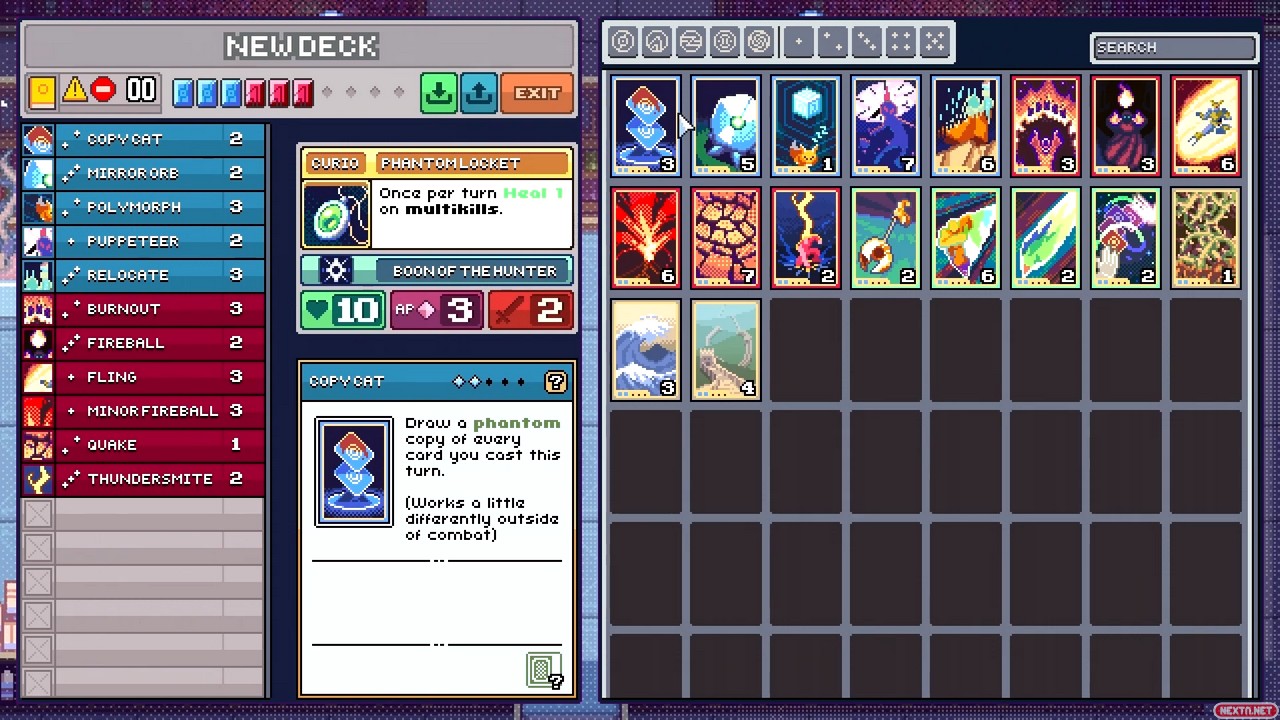This screenshot has width=1280, height=720.
Task: Rename the New Deck title field
Action: coord(301,46)
